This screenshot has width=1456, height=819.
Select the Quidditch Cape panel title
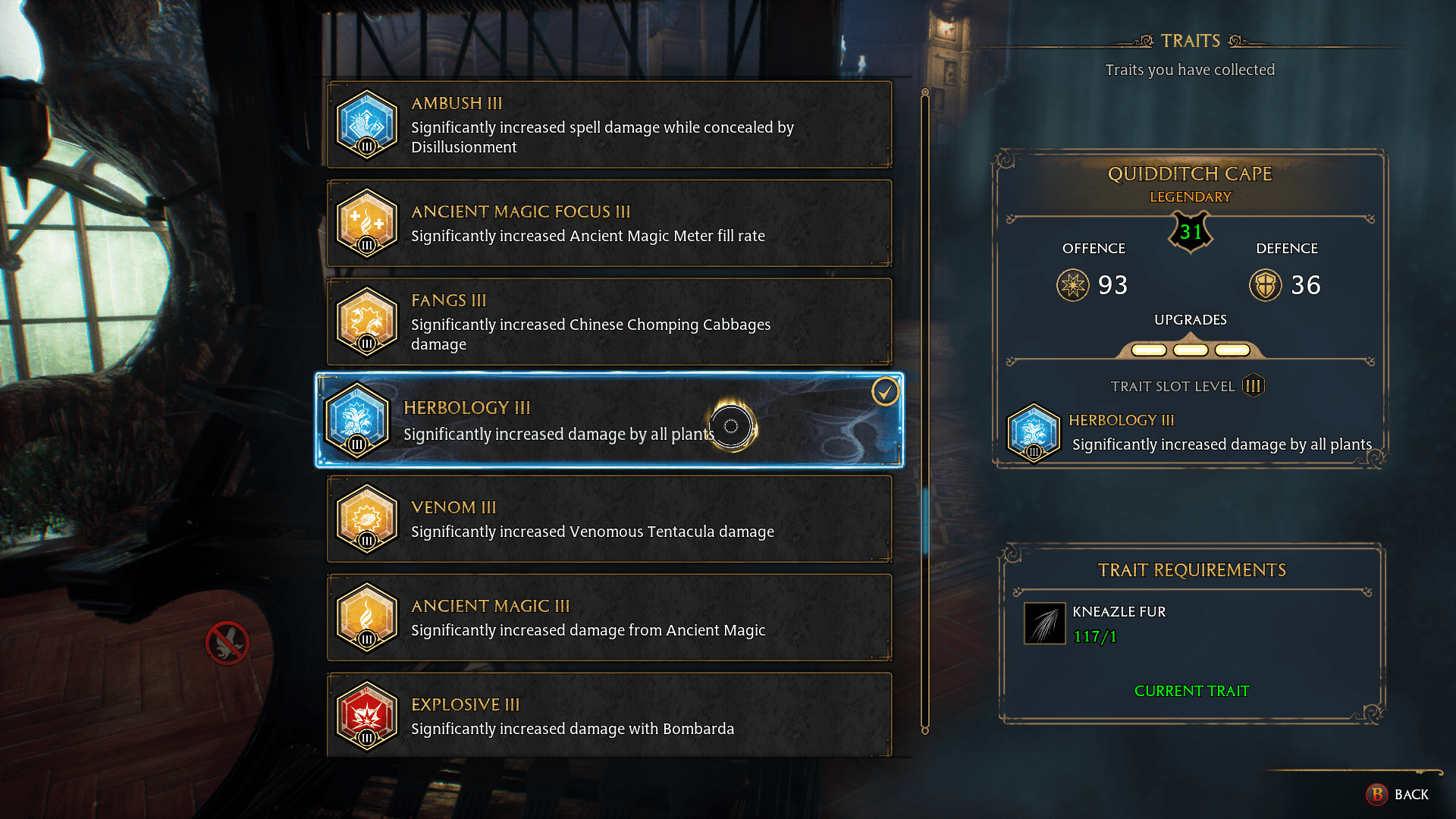(1191, 174)
